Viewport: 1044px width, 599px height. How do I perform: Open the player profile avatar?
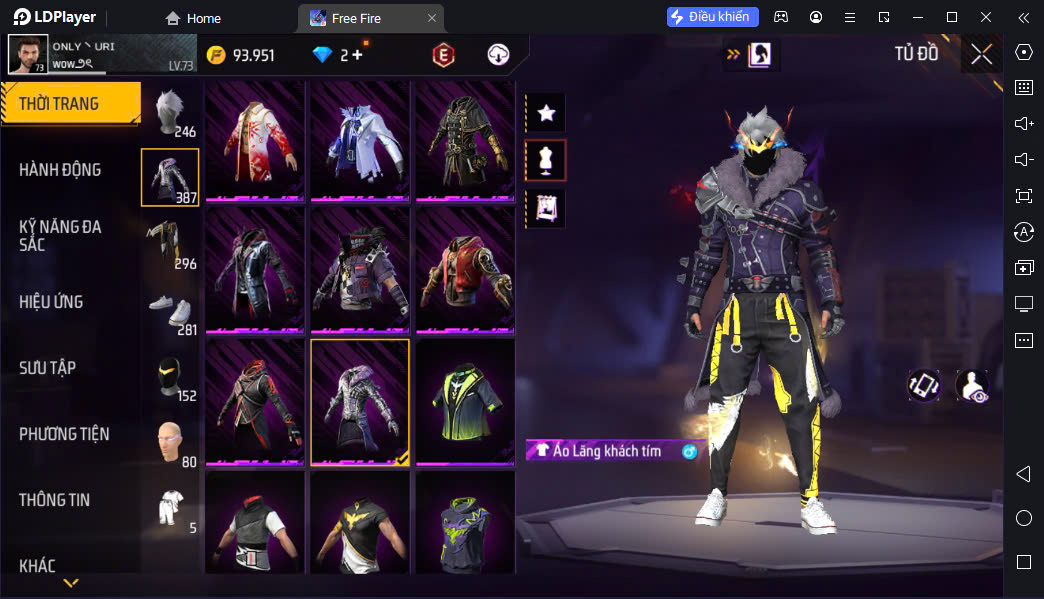[x=28, y=54]
